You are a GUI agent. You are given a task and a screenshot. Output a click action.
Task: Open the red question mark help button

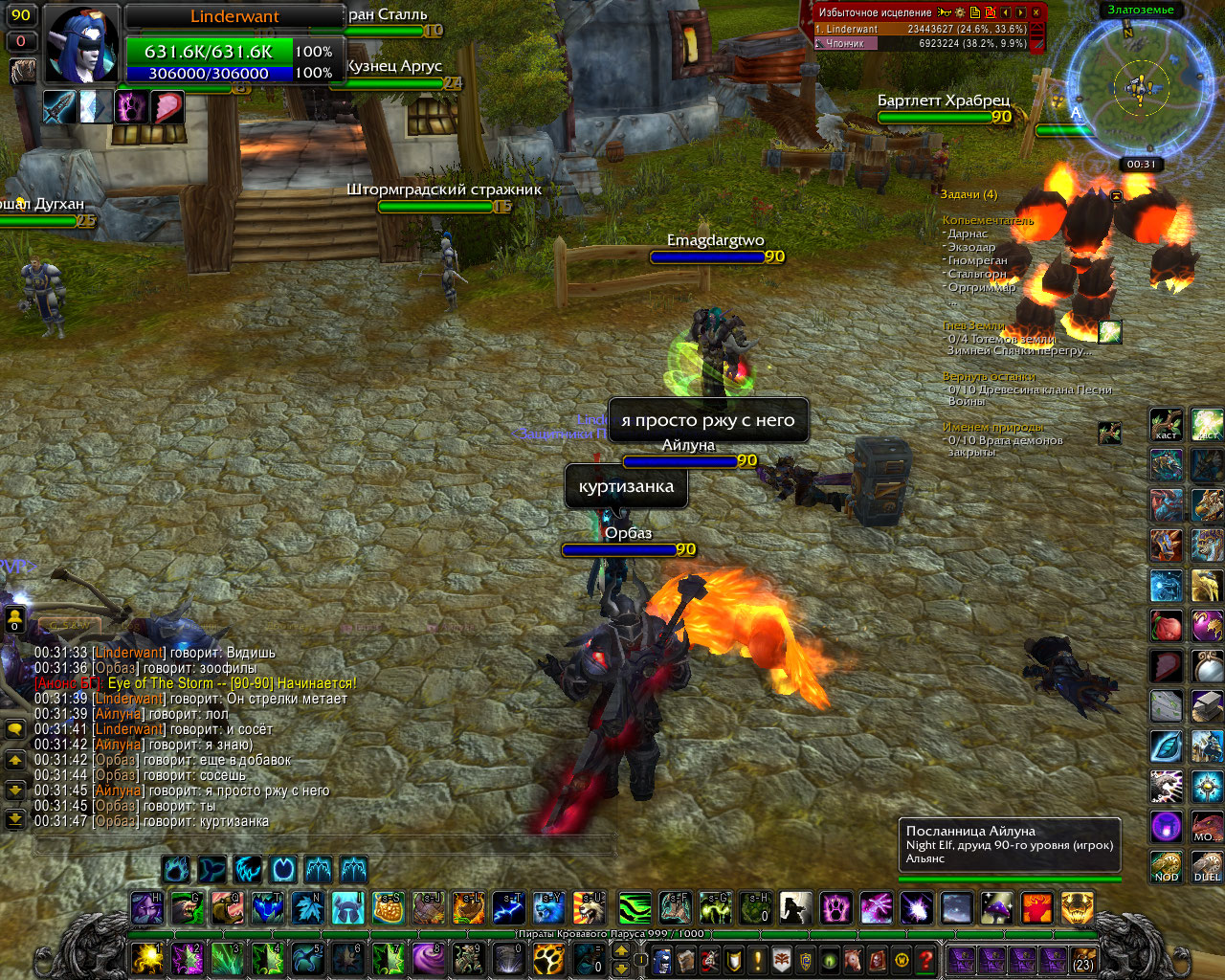[924, 959]
